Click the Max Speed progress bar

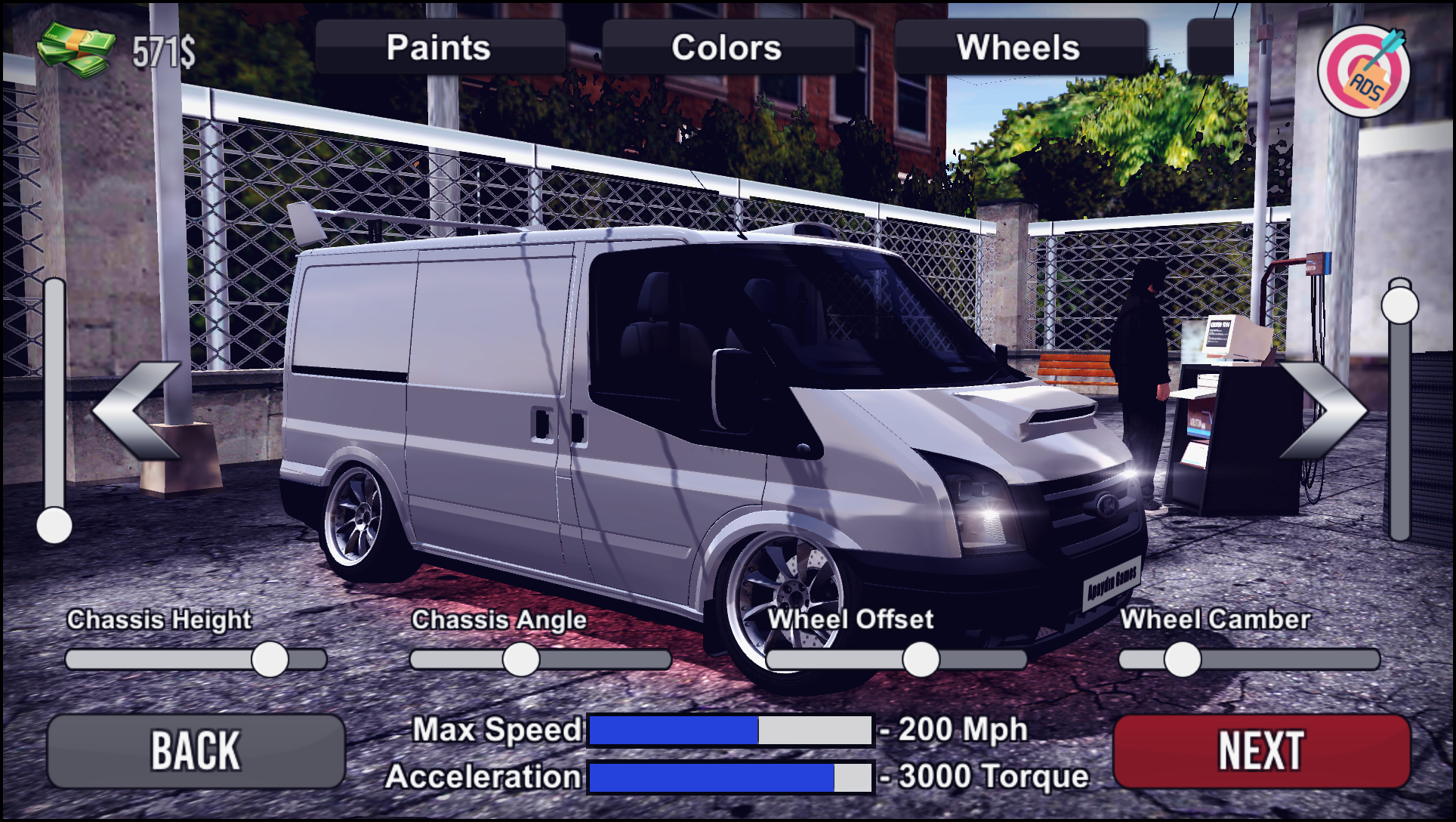click(x=729, y=730)
